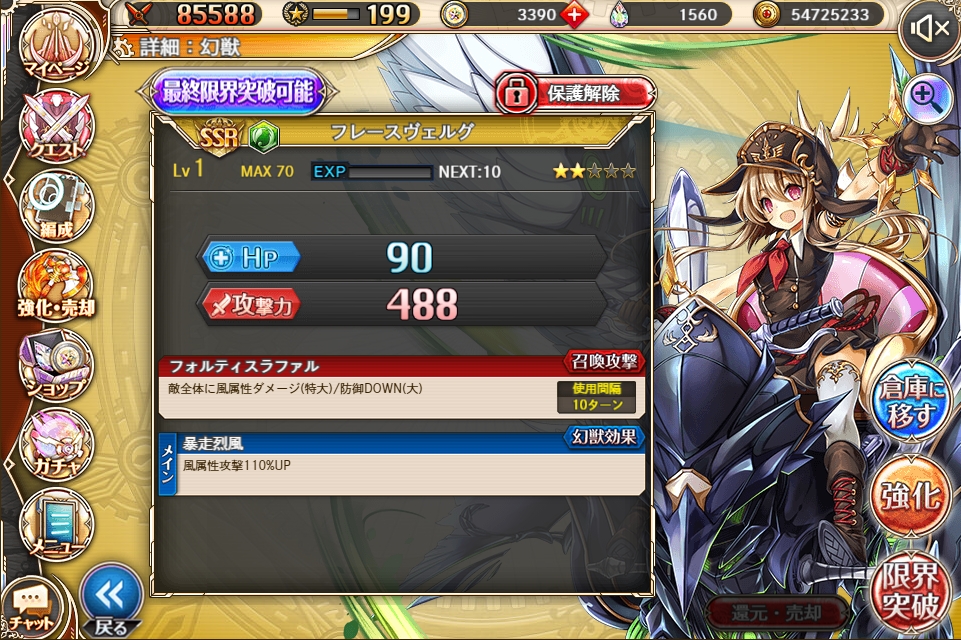Click the 還元・売却 button
The height and width of the screenshot is (640, 961).
pyautogui.click(x=776, y=612)
